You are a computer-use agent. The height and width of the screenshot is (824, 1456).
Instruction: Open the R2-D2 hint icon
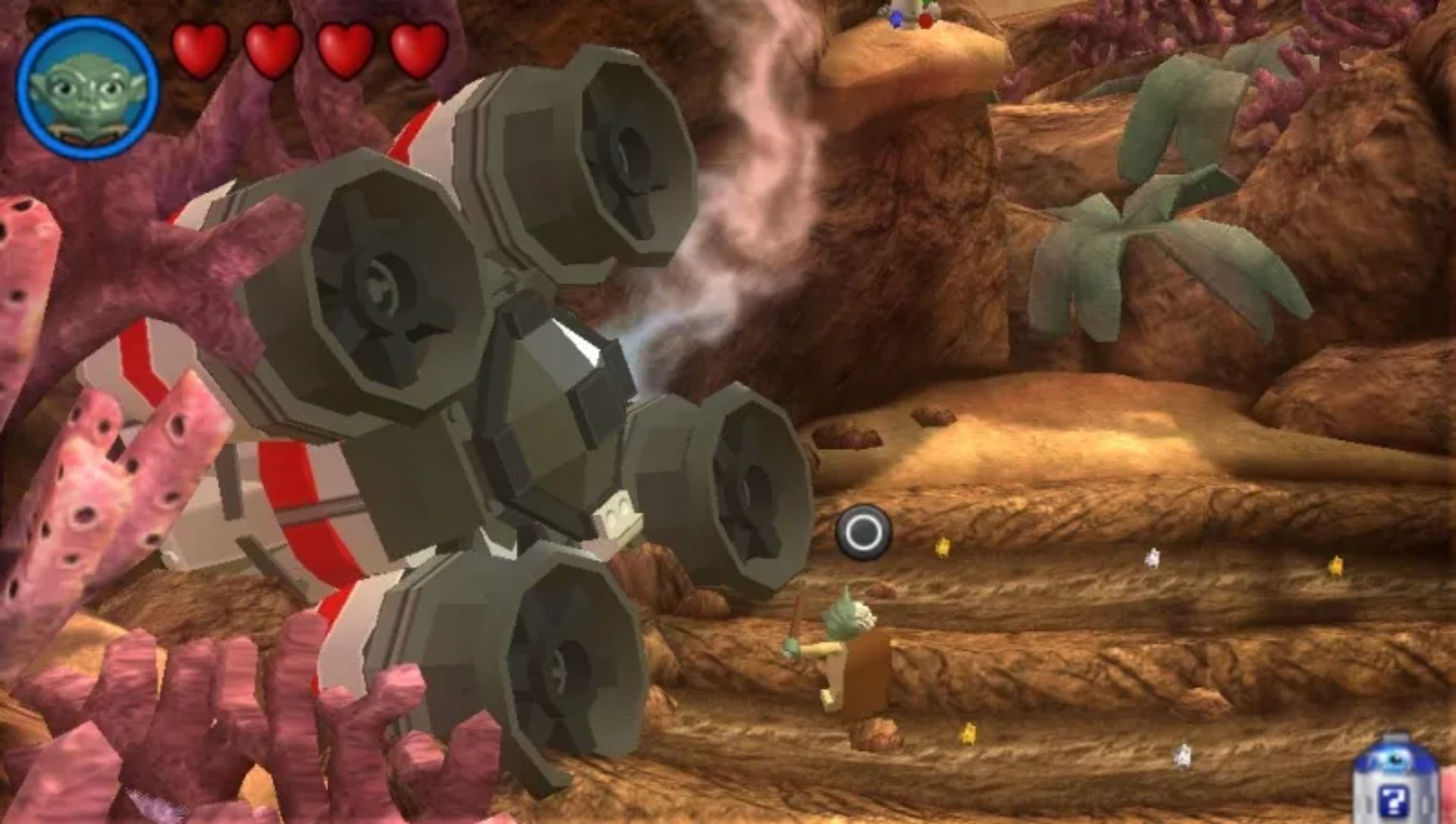[1395, 781]
